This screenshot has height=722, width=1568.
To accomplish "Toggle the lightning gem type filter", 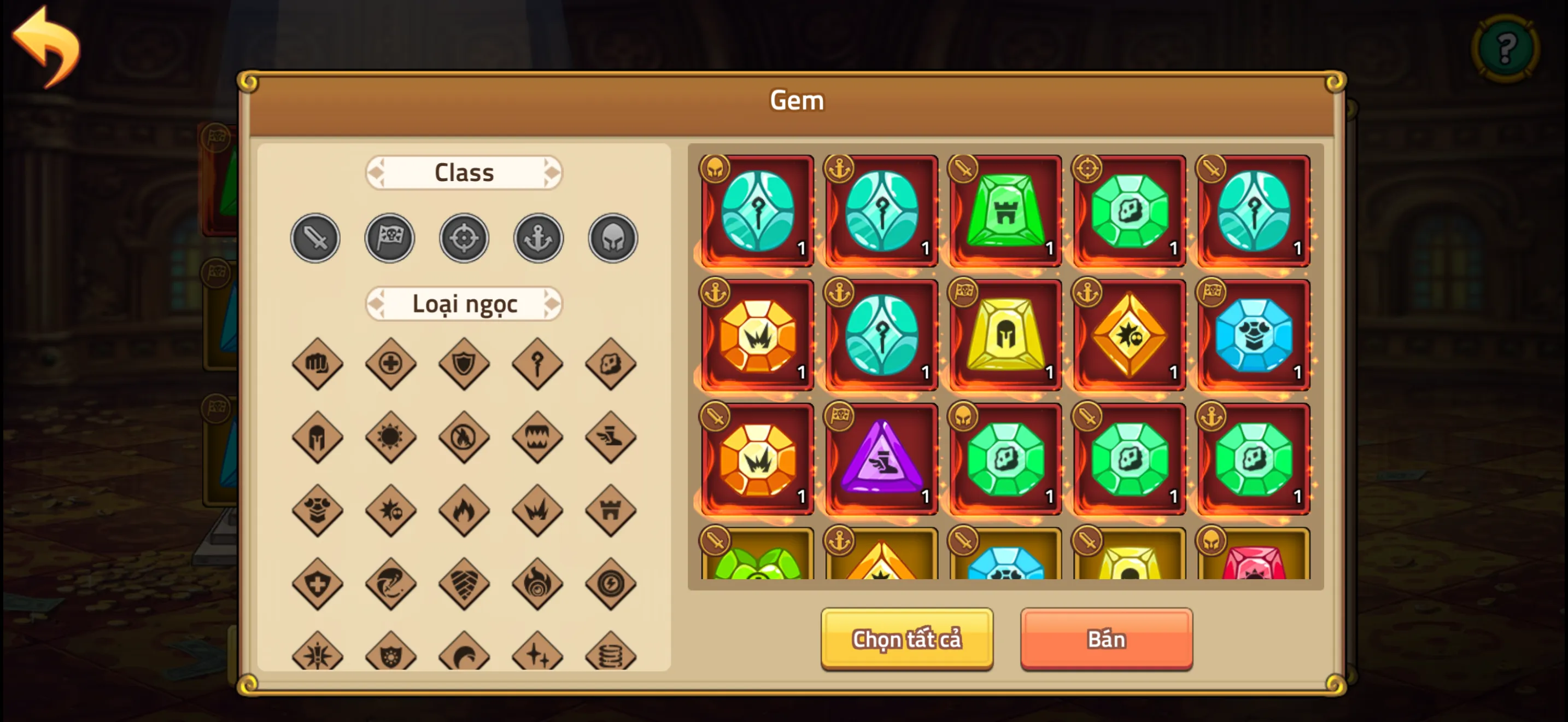I will click(611, 584).
